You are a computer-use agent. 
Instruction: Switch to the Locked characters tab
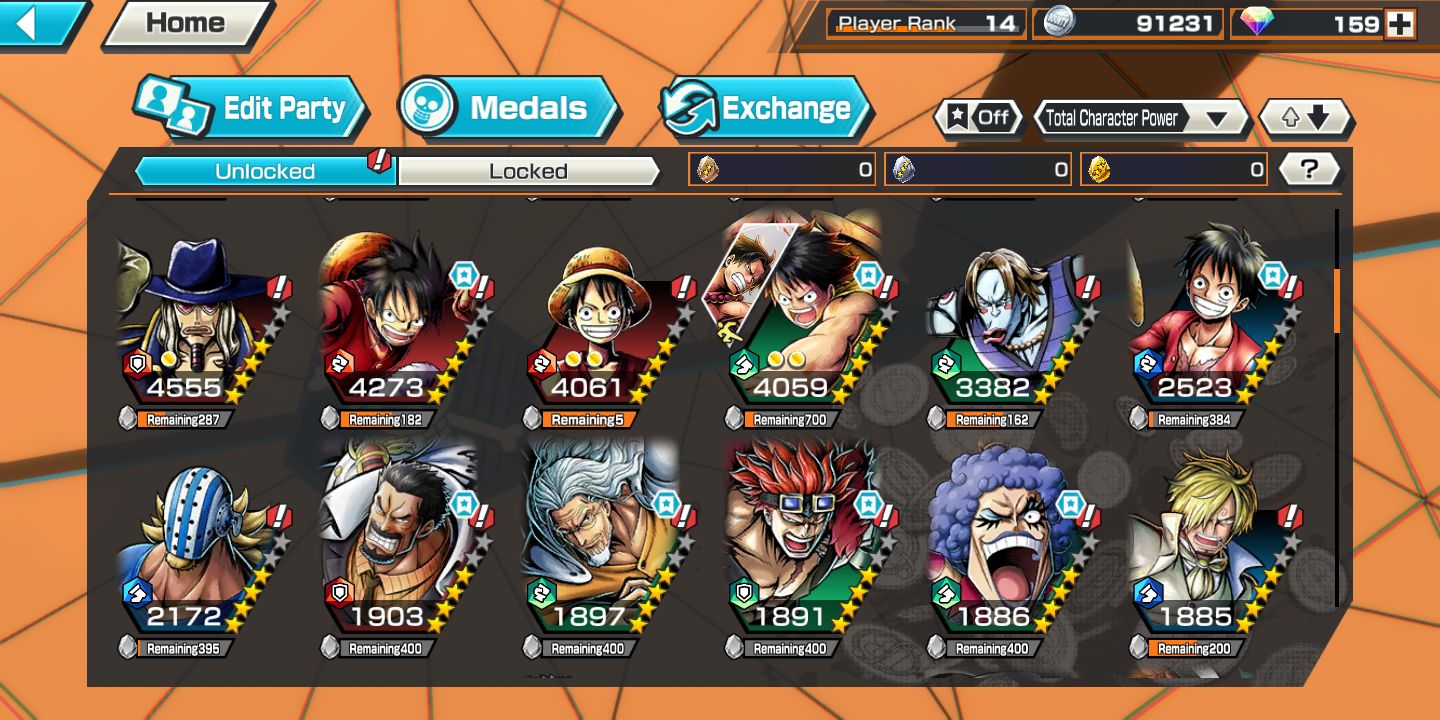click(528, 171)
